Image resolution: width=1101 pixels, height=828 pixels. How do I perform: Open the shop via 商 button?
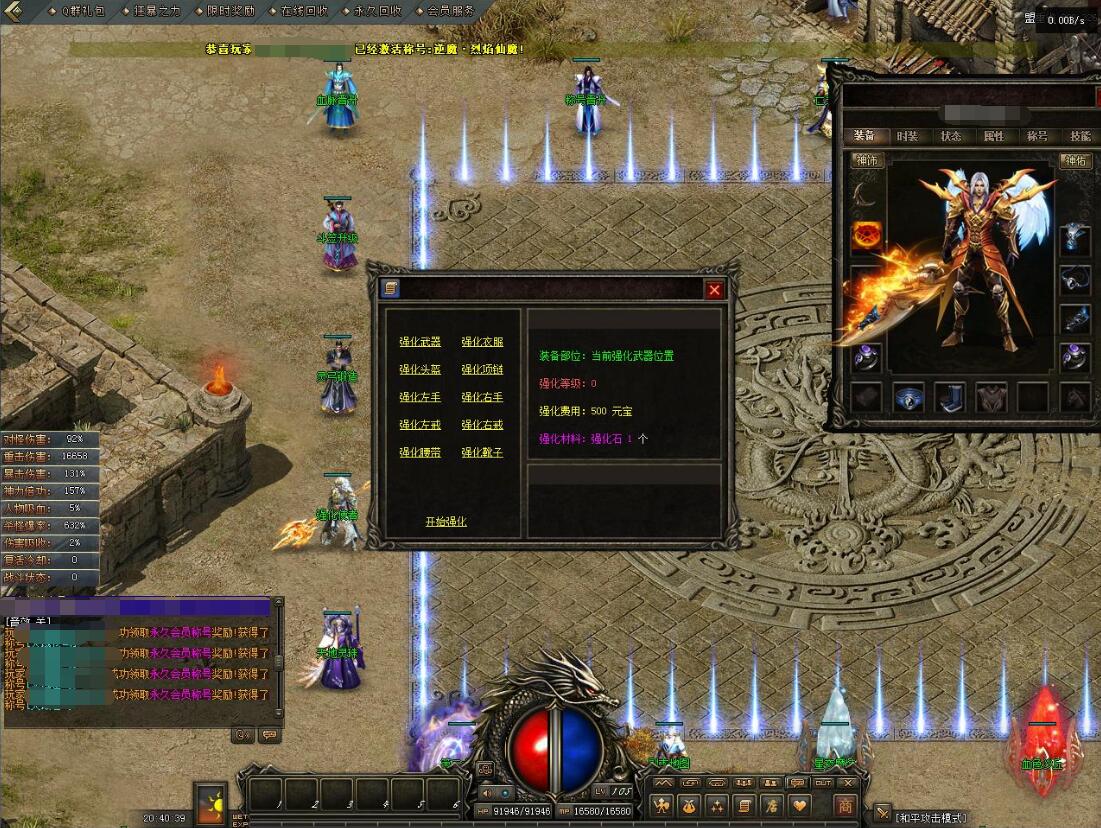(846, 805)
